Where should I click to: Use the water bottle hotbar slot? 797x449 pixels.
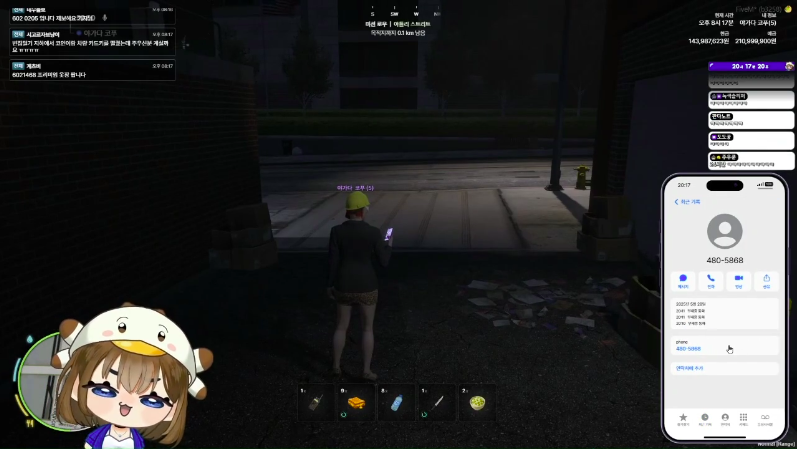pos(395,402)
